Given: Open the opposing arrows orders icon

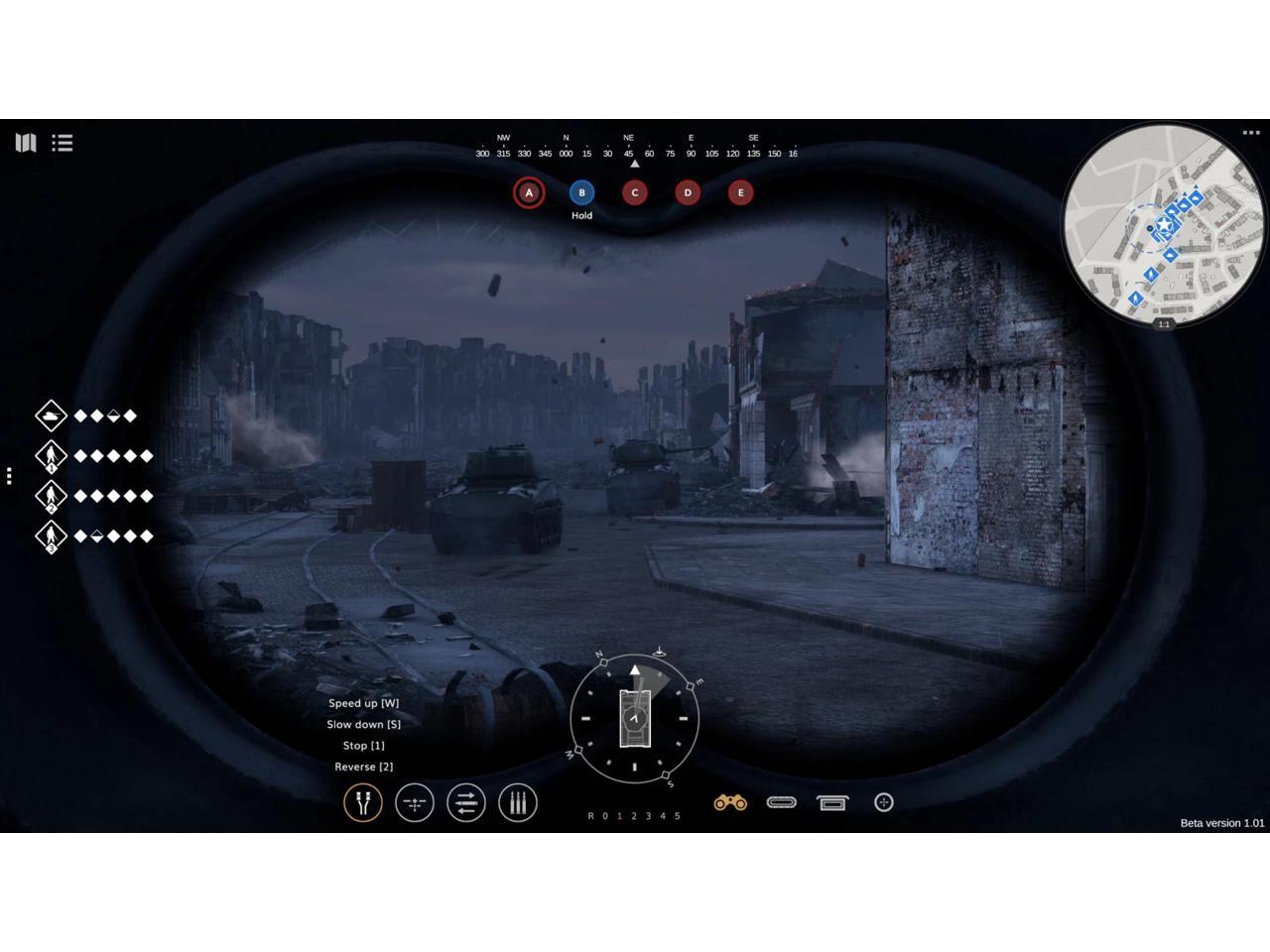Looking at the screenshot, I should [x=465, y=802].
